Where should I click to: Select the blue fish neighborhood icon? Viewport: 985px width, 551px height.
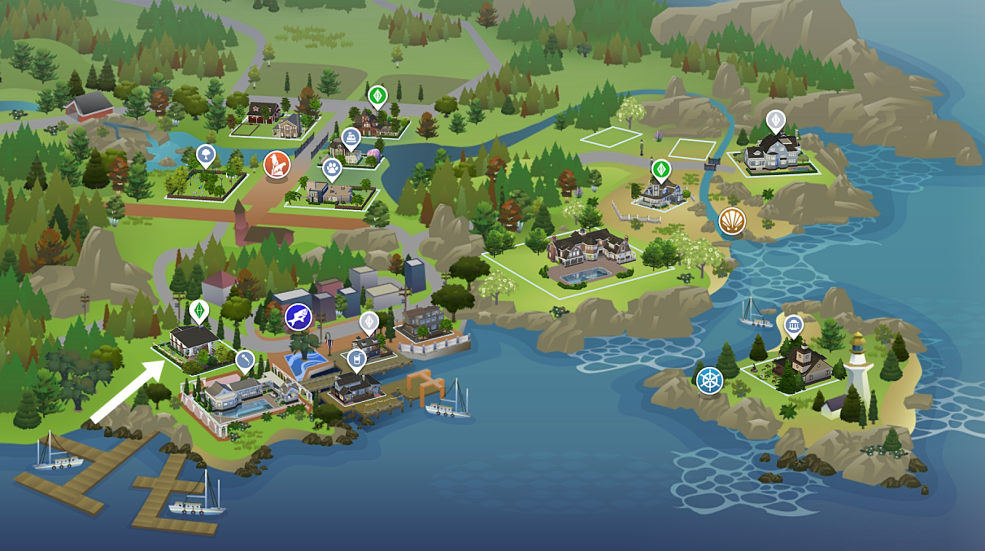tap(298, 318)
